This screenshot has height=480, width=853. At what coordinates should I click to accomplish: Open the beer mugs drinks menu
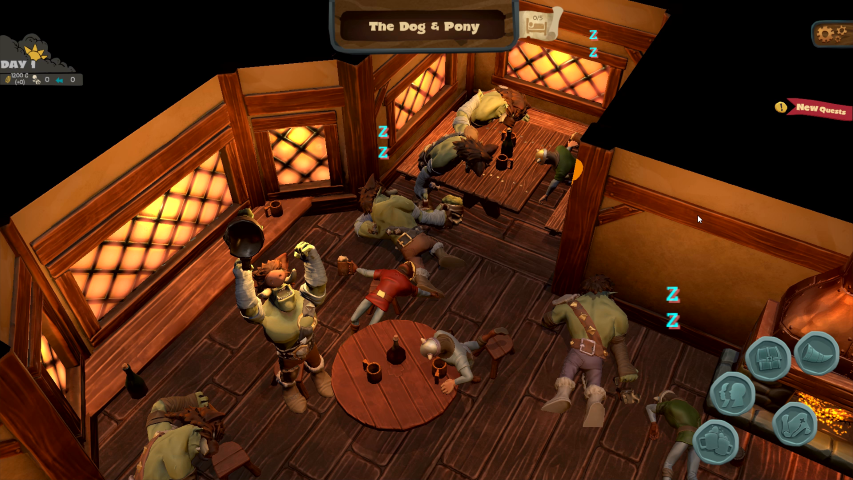coord(714,440)
